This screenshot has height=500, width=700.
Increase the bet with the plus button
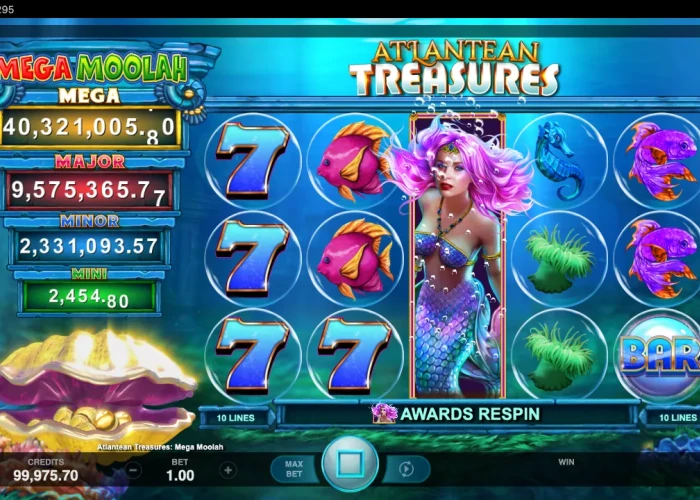point(228,470)
